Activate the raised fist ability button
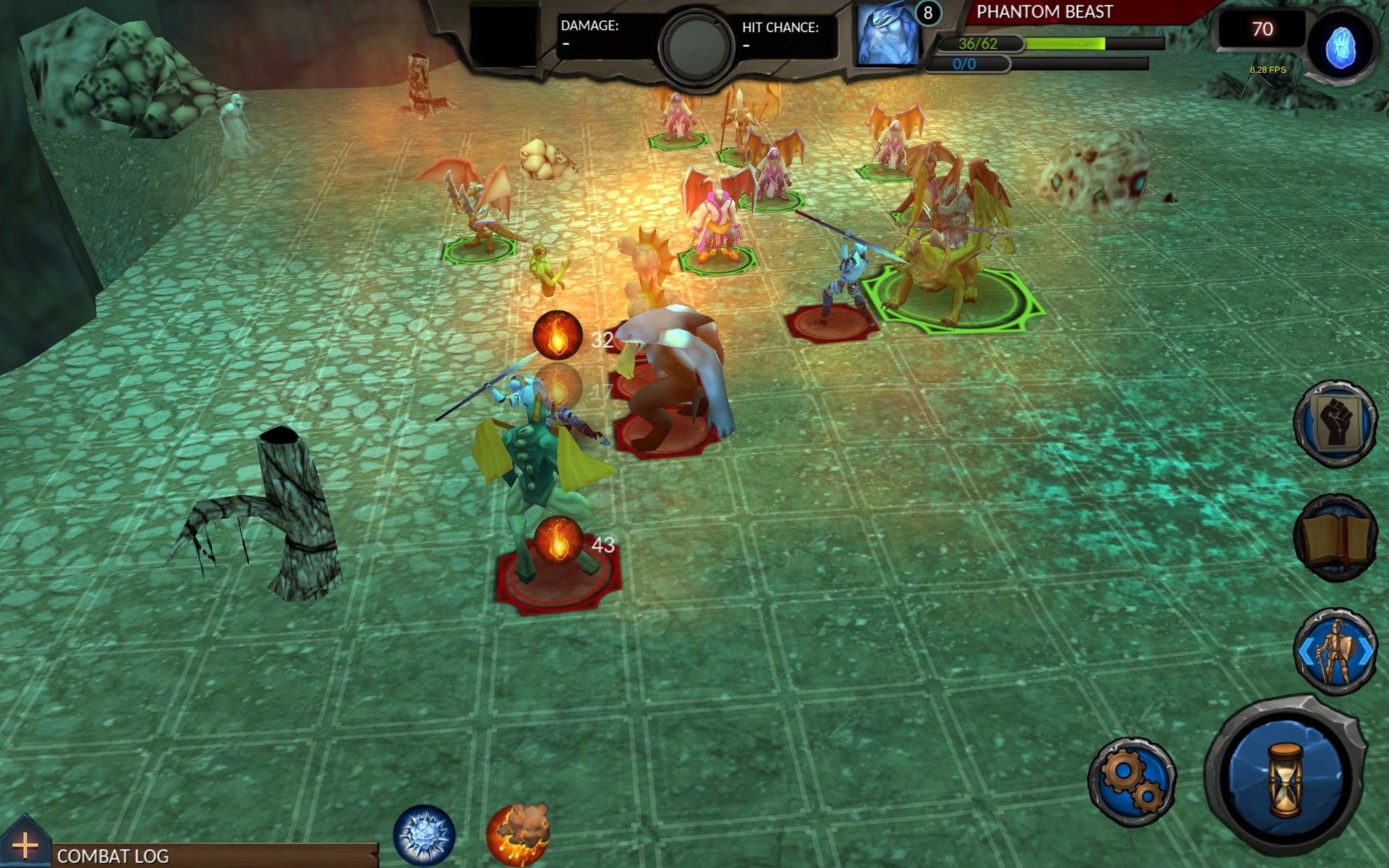This screenshot has height=868, width=1389. click(x=1336, y=423)
